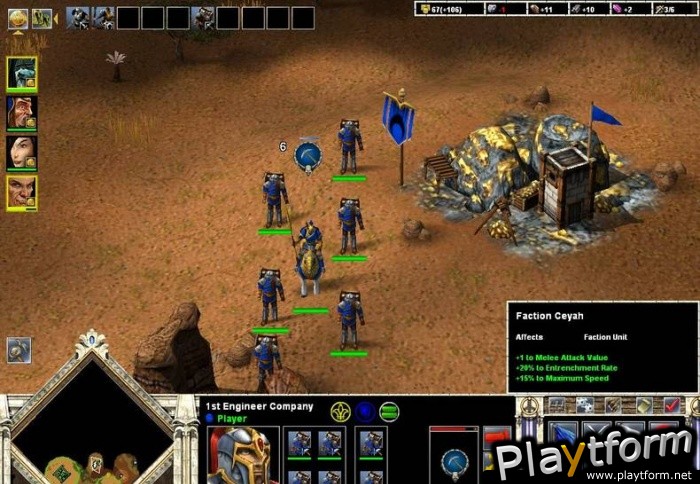Click the red checkmark command button
This screenshot has width=700, height=484.
[672, 405]
